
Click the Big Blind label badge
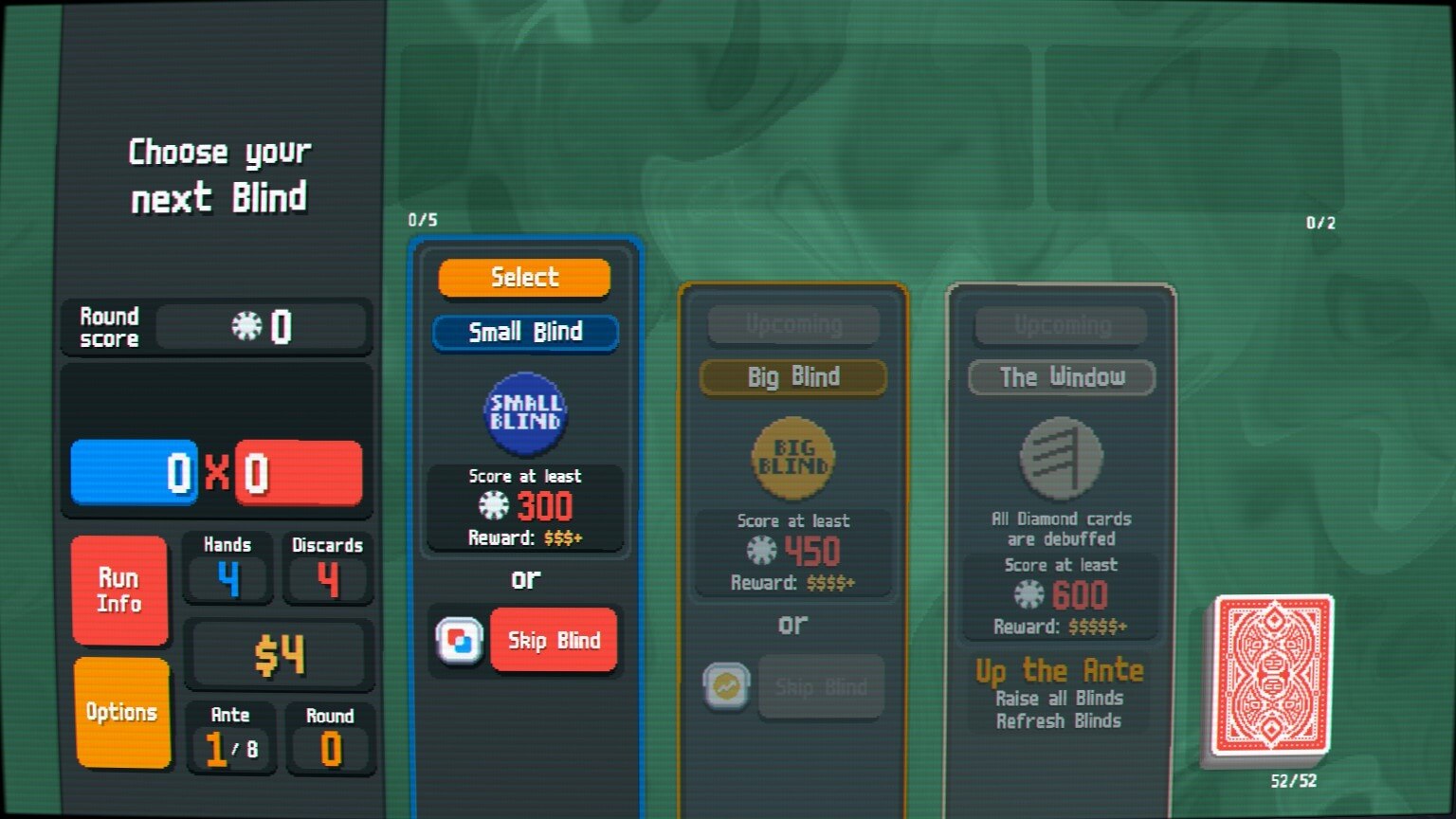792,377
